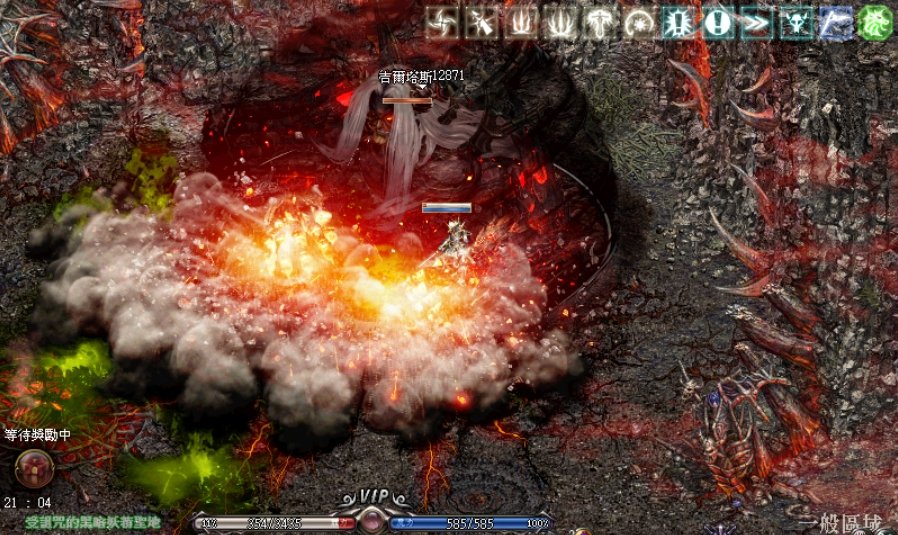The height and width of the screenshot is (535, 898).
Task: Click the blue streak buff icon
Action: click(x=835, y=22)
